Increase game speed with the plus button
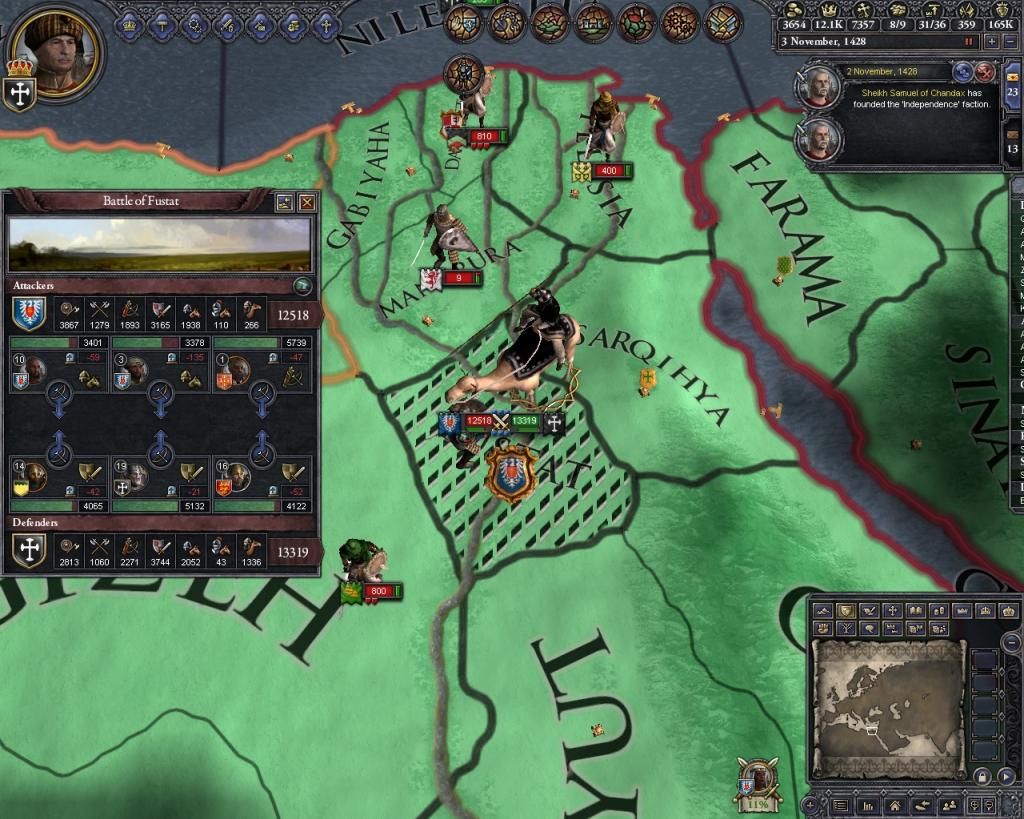This screenshot has width=1024, height=819. tap(991, 42)
